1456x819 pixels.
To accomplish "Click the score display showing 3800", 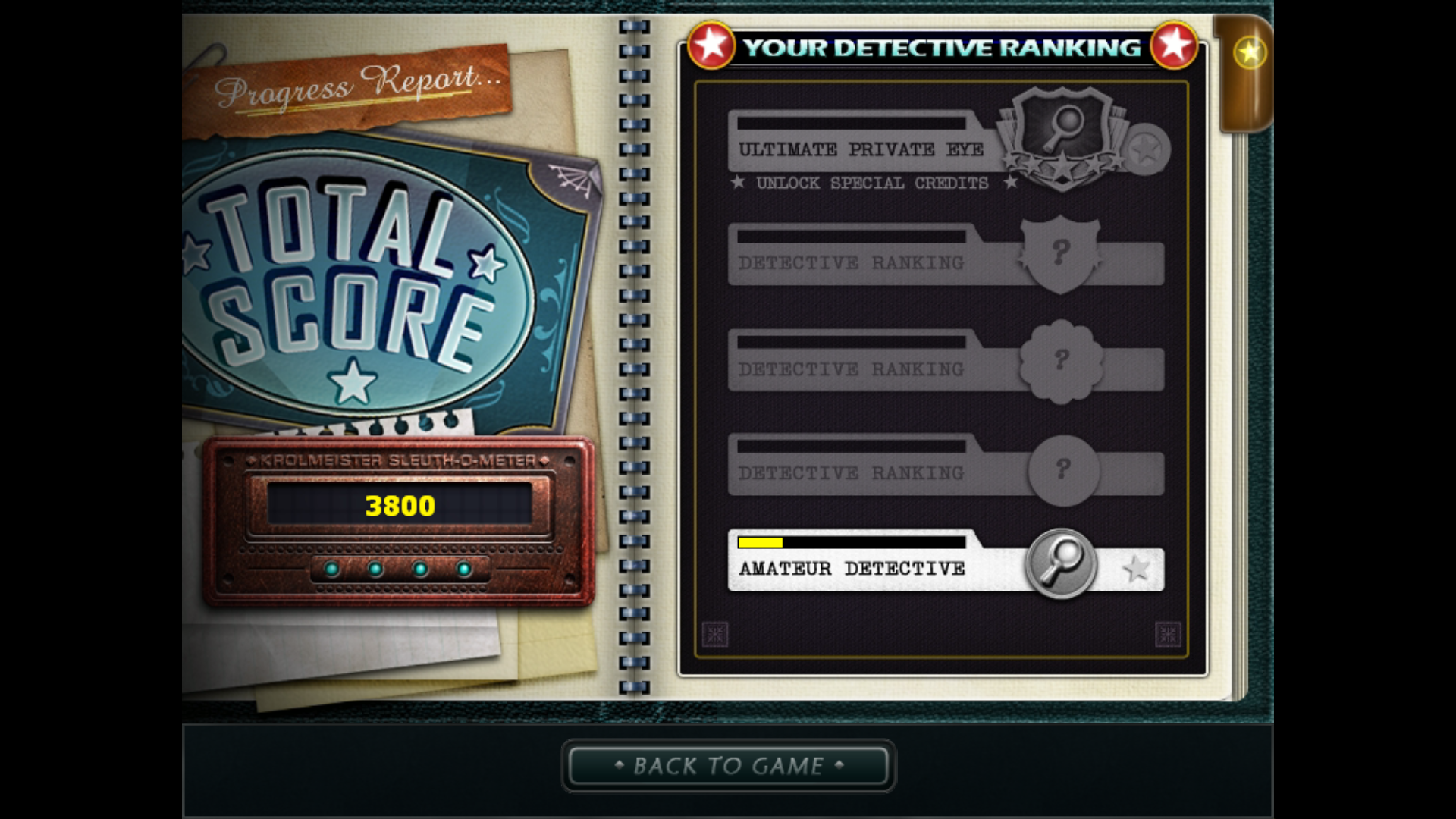I will [400, 506].
